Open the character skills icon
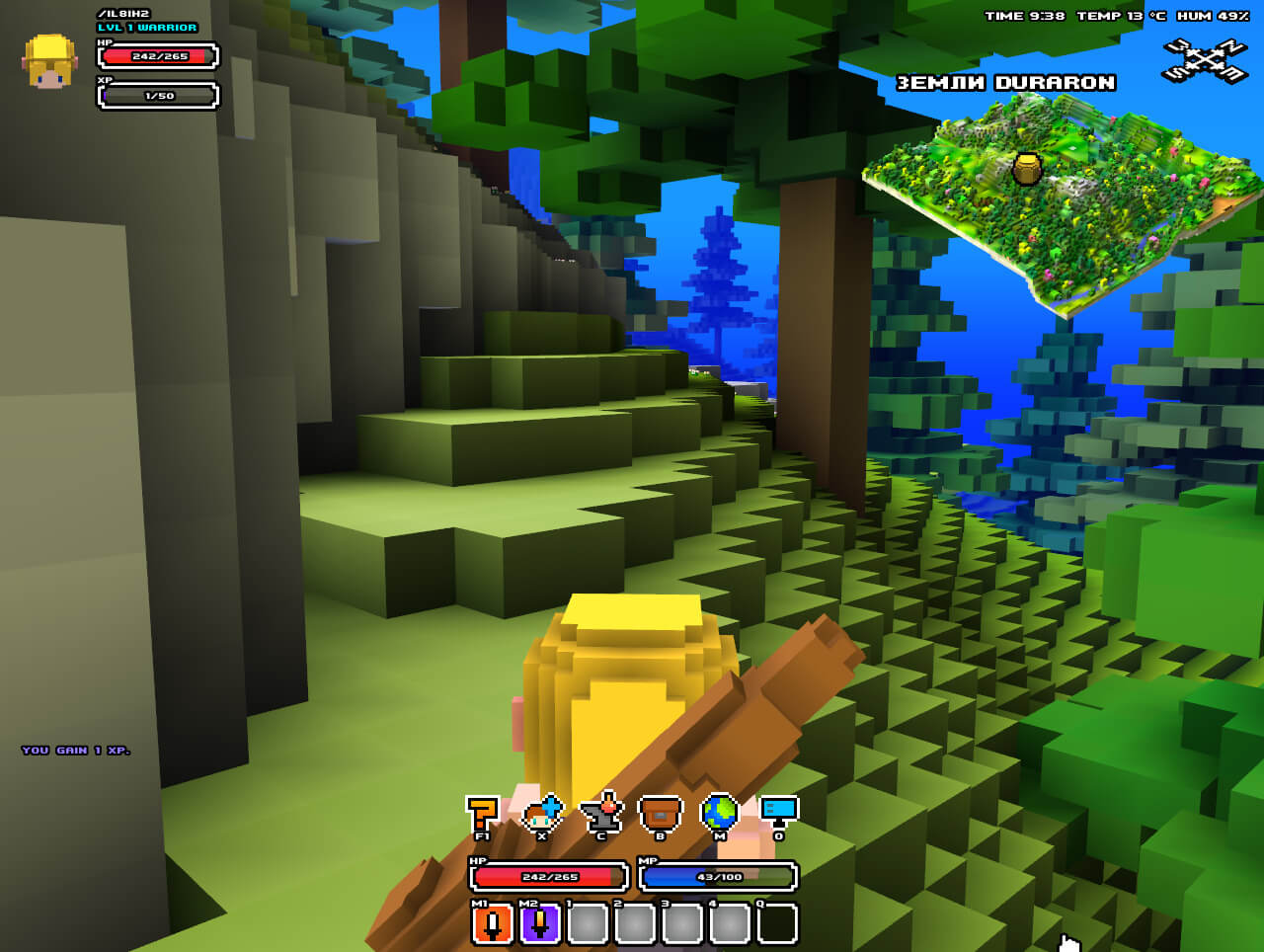1264x952 pixels. click(x=541, y=814)
